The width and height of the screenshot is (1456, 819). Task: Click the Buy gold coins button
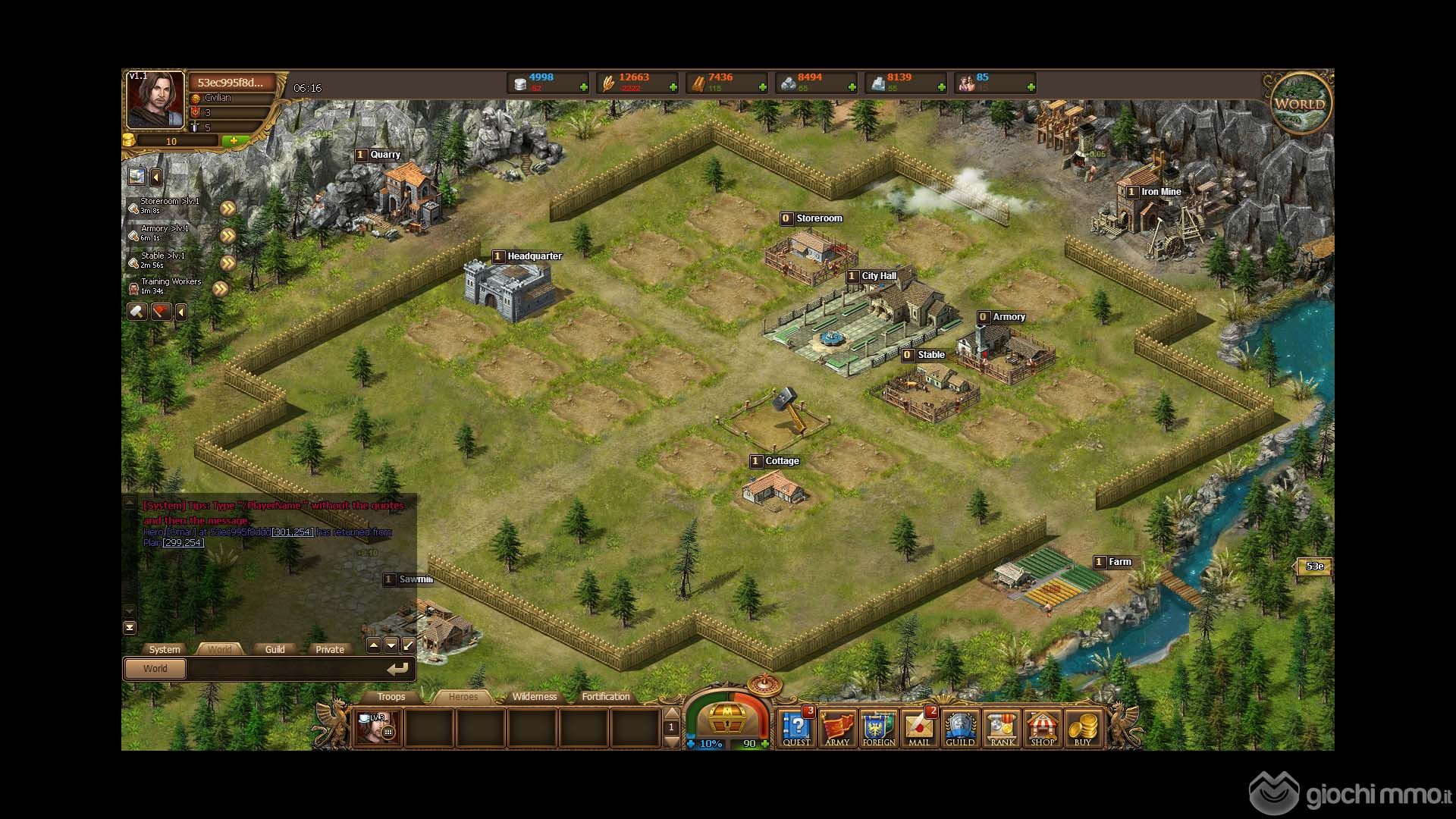1083,728
